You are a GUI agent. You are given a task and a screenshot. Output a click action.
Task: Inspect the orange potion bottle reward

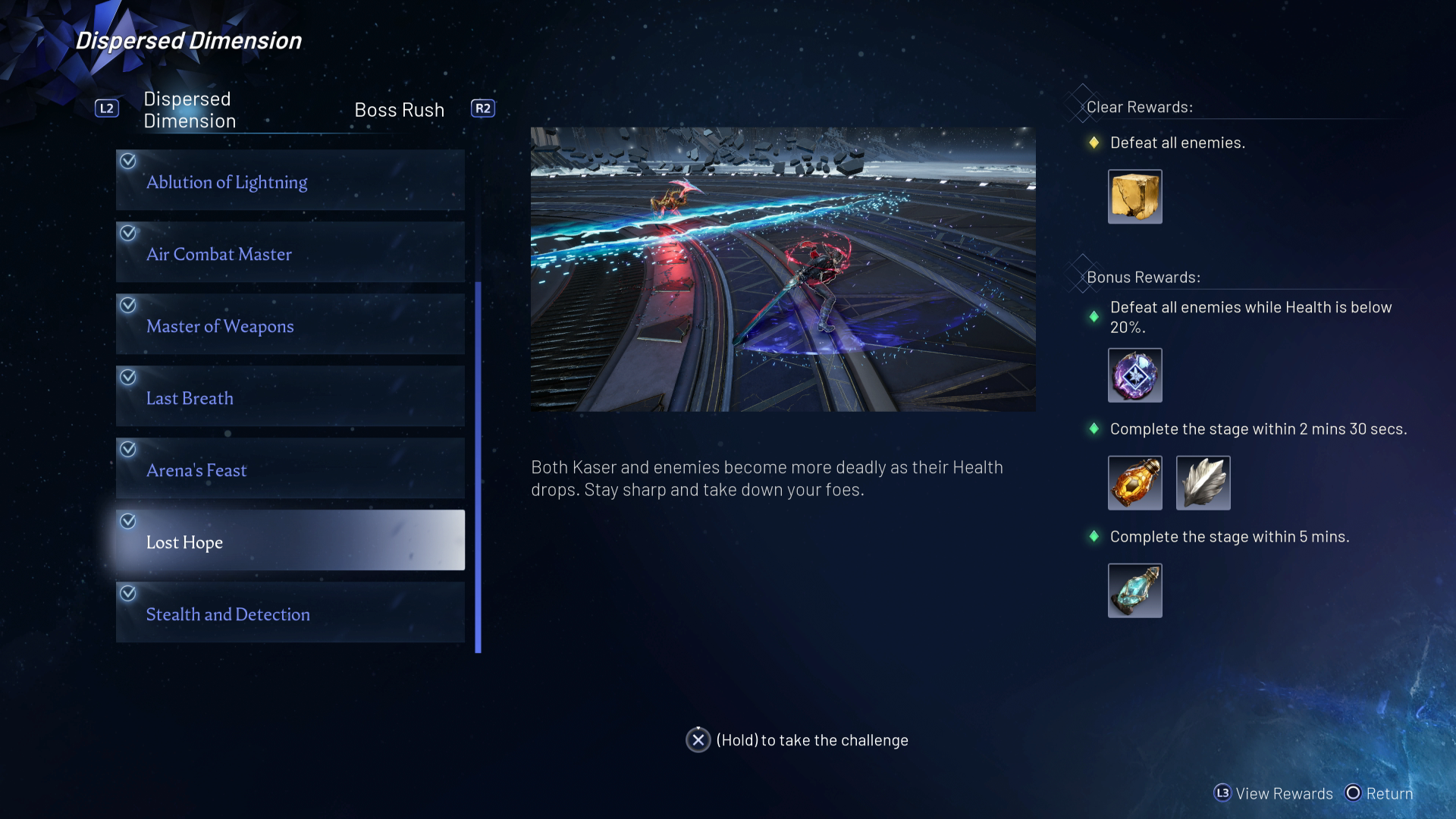tap(1134, 483)
